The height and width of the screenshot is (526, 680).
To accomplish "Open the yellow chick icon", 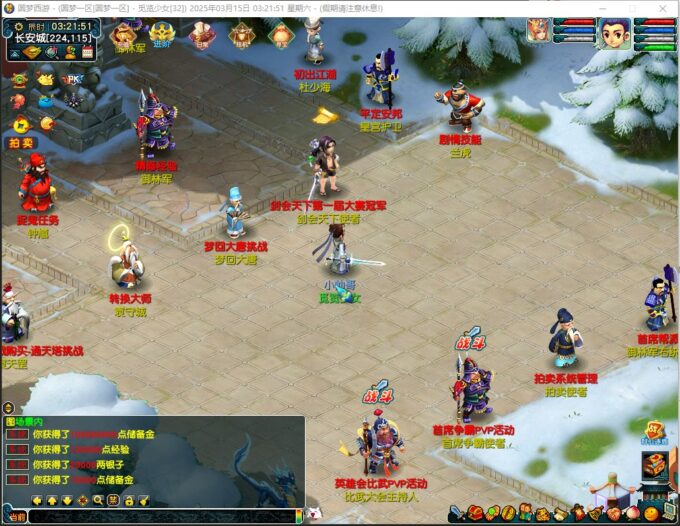I will pos(46,79).
